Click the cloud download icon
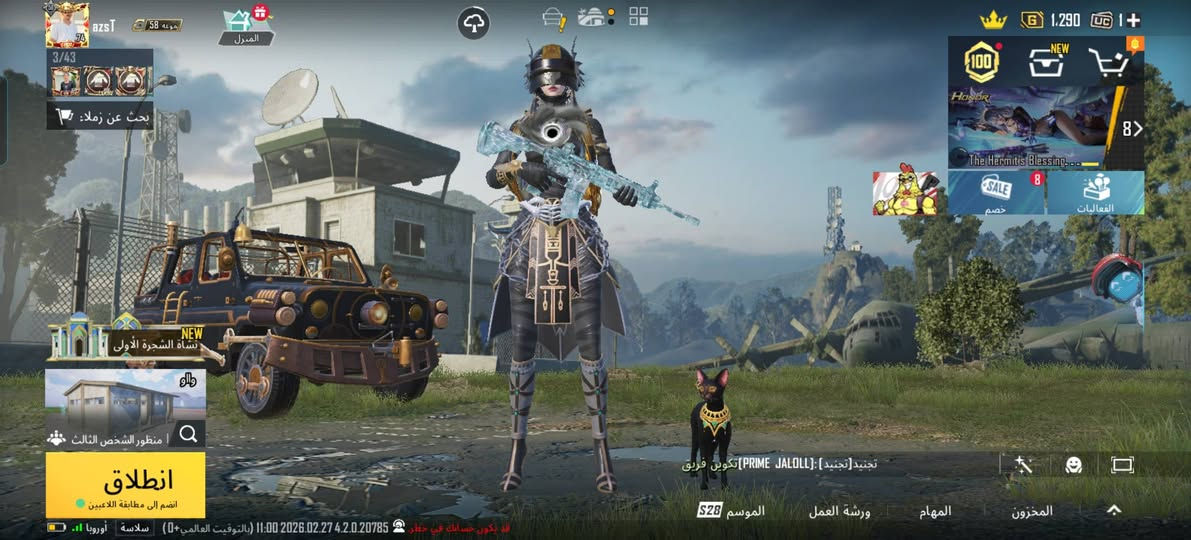Image resolution: width=1191 pixels, height=540 pixels. point(474,23)
